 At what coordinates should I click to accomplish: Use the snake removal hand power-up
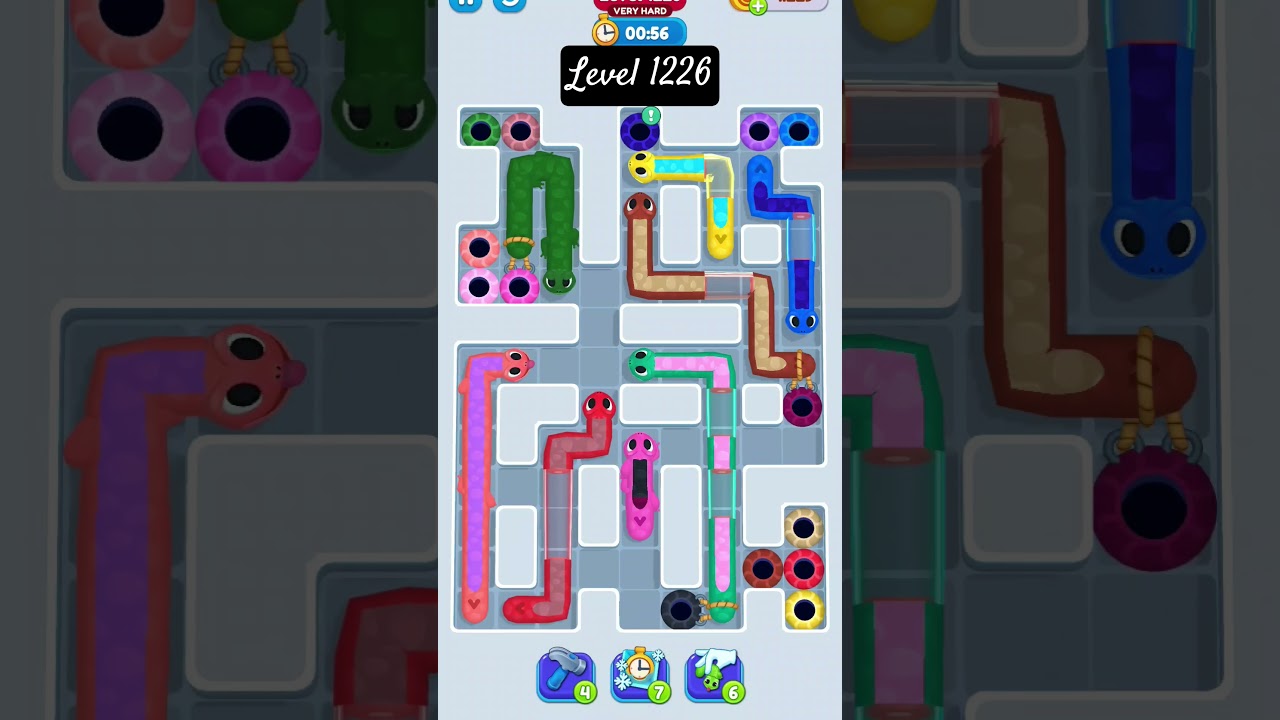714,673
